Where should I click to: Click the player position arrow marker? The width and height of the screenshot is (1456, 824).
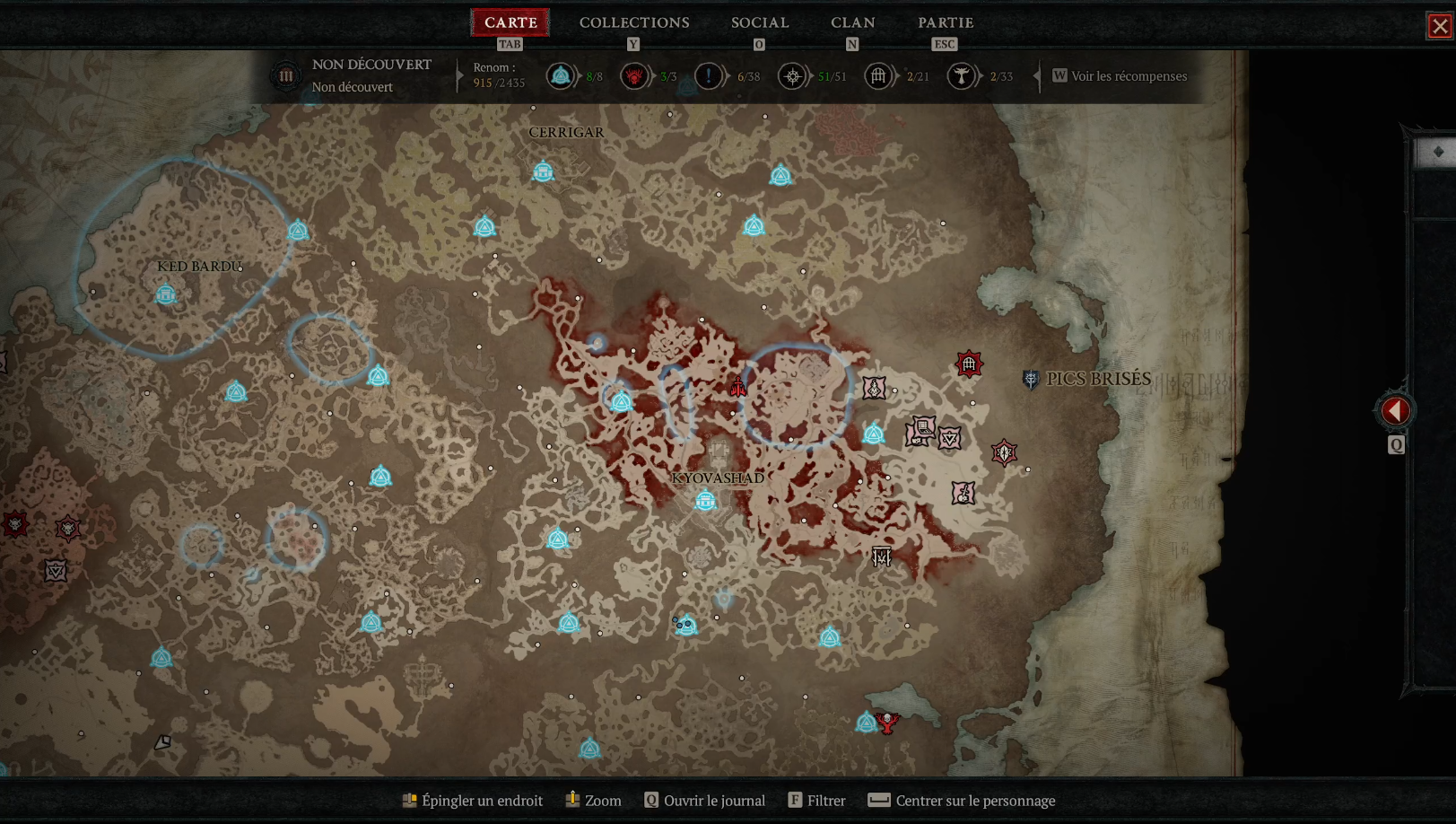click(x=737, y=388)
